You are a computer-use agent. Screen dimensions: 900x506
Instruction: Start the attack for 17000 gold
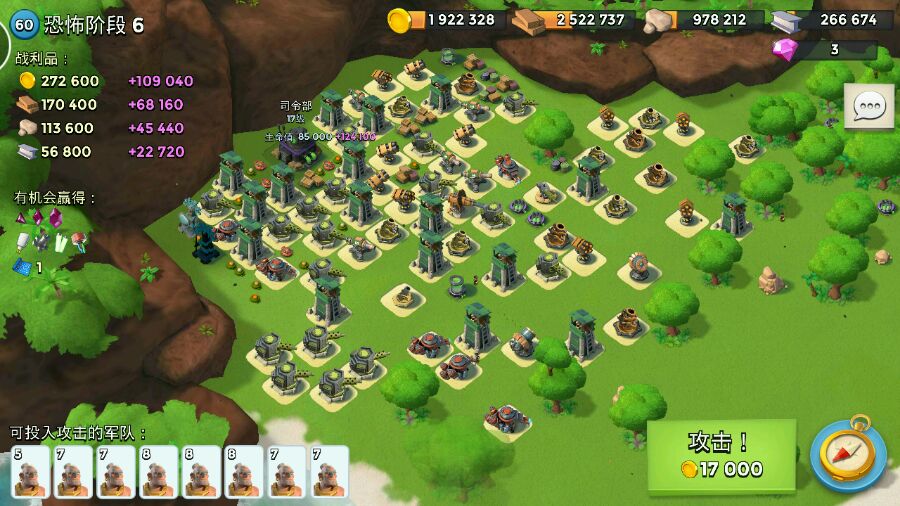coord(721,456)
